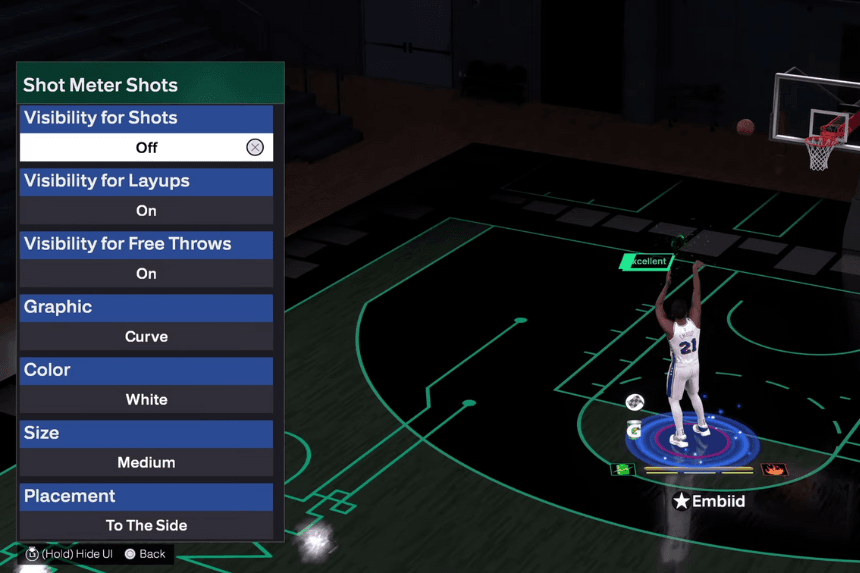Toggle the Visibility for Layups On value

pos(146,211)
